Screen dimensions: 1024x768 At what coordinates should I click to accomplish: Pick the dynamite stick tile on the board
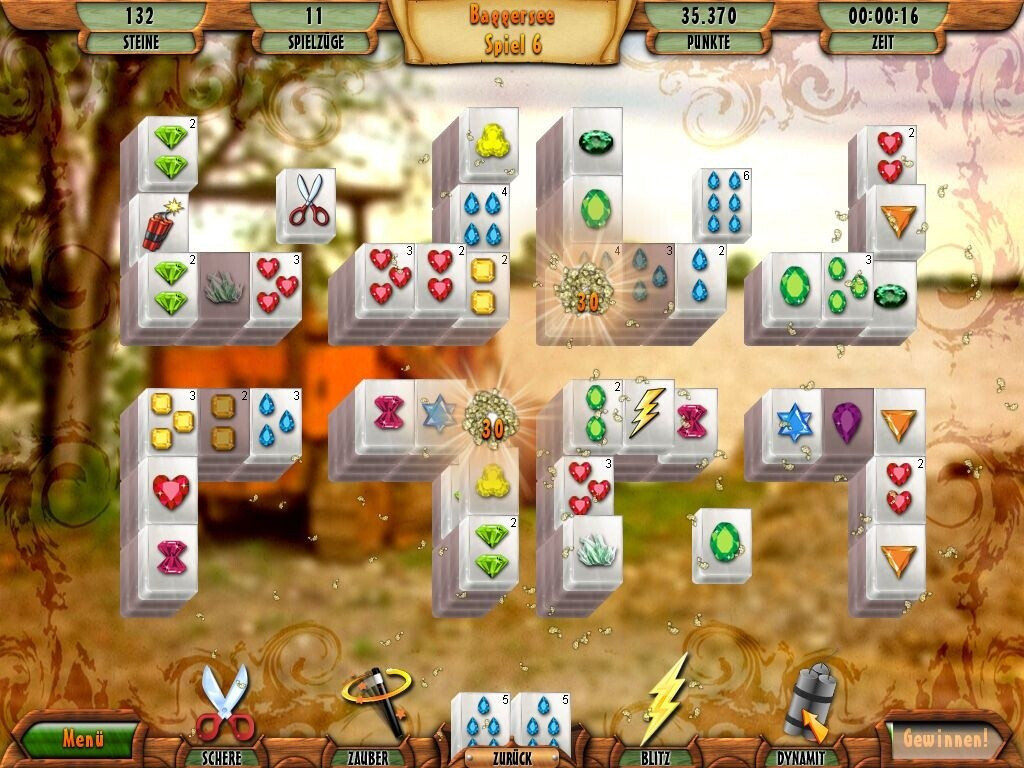coord(162,224)
